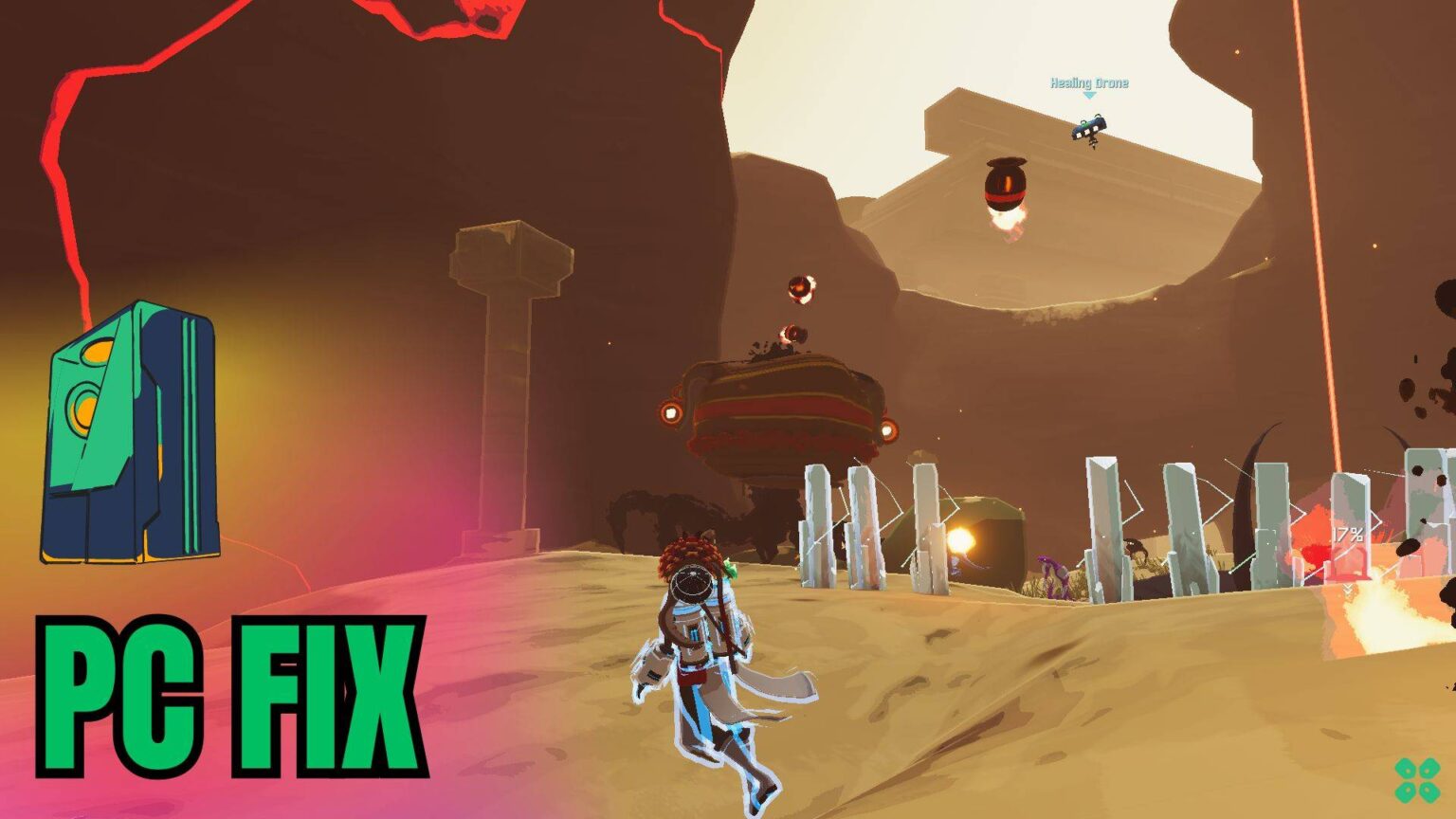Expand the downward chevron below the 17% indicator
The height and width of the screenshot is (819, 1456).
point(1349,590)
